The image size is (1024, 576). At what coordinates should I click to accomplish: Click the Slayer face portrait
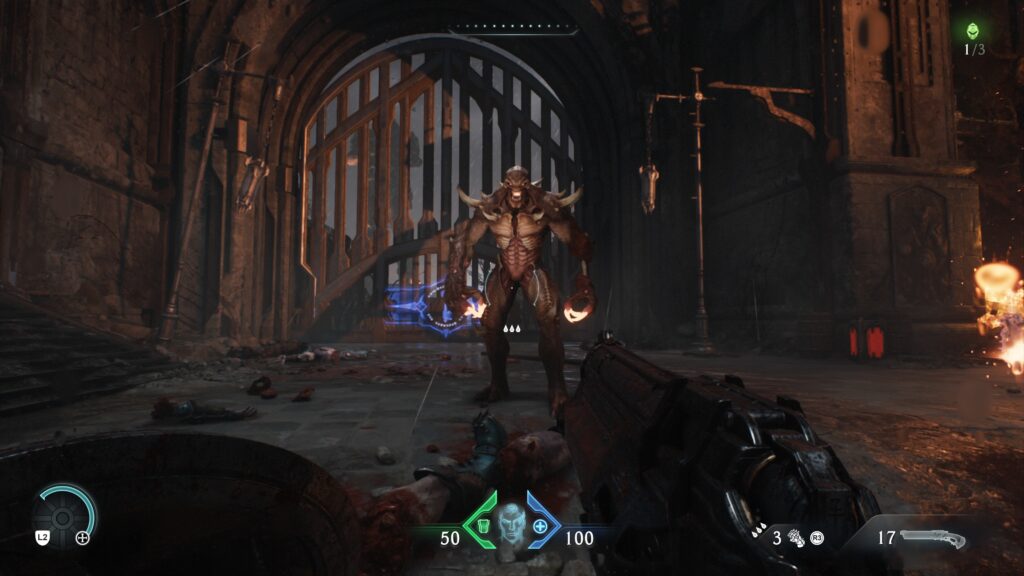tap(512, 523)
